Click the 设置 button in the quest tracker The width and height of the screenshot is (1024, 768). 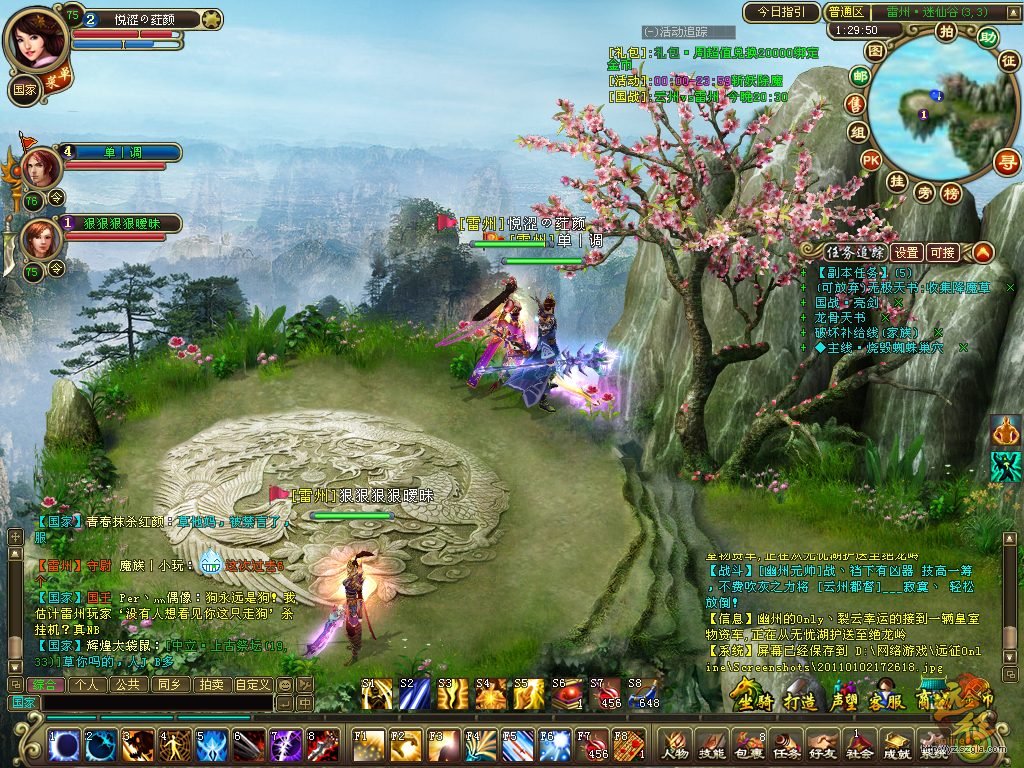pos(907,252)
